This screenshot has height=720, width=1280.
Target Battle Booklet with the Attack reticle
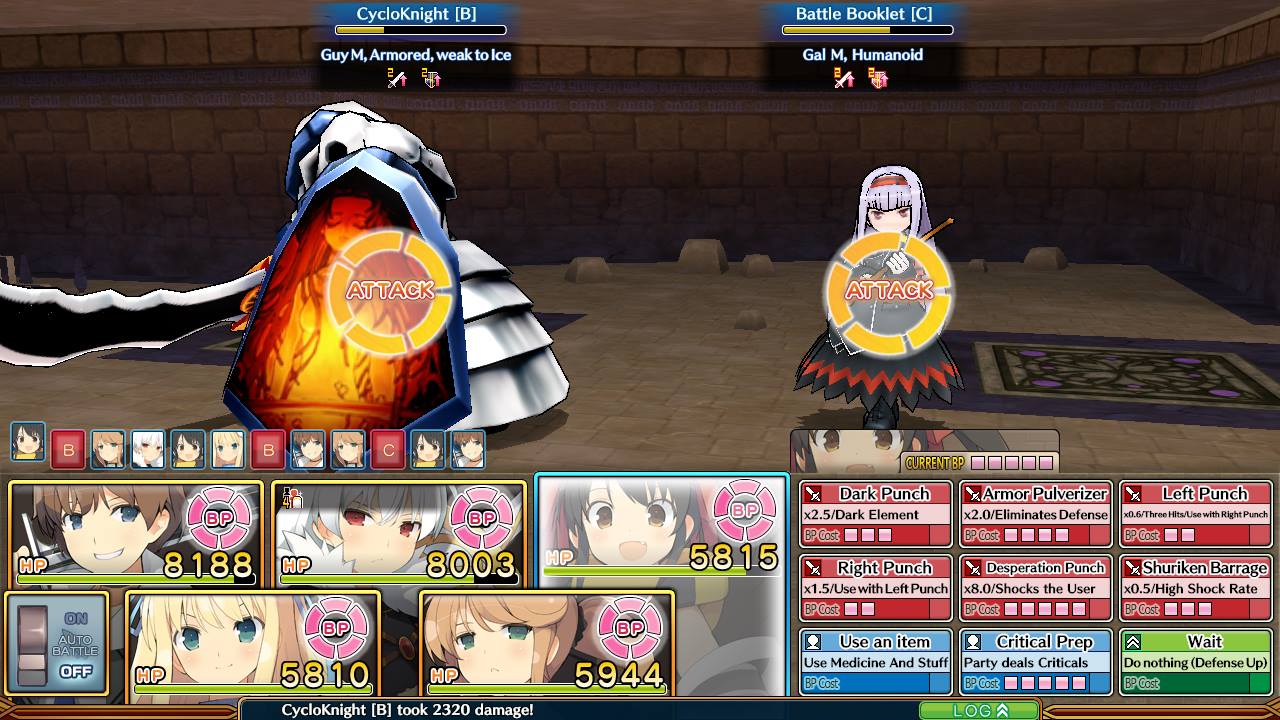coord(891,291)
